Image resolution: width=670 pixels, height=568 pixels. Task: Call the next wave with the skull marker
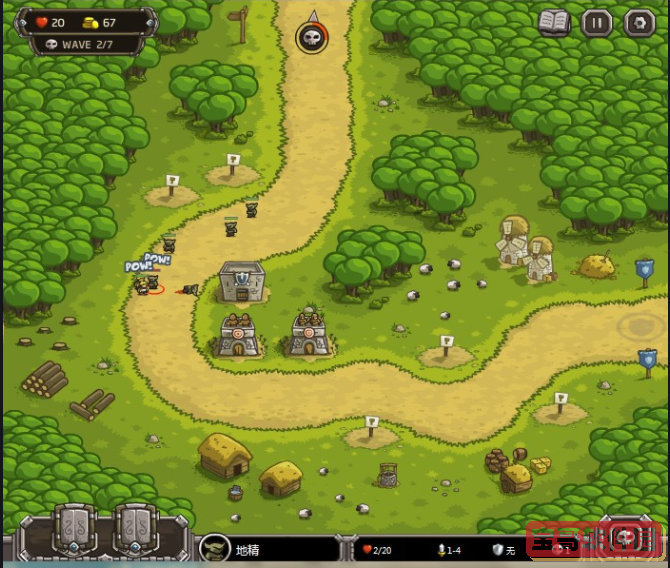point(312,38)
